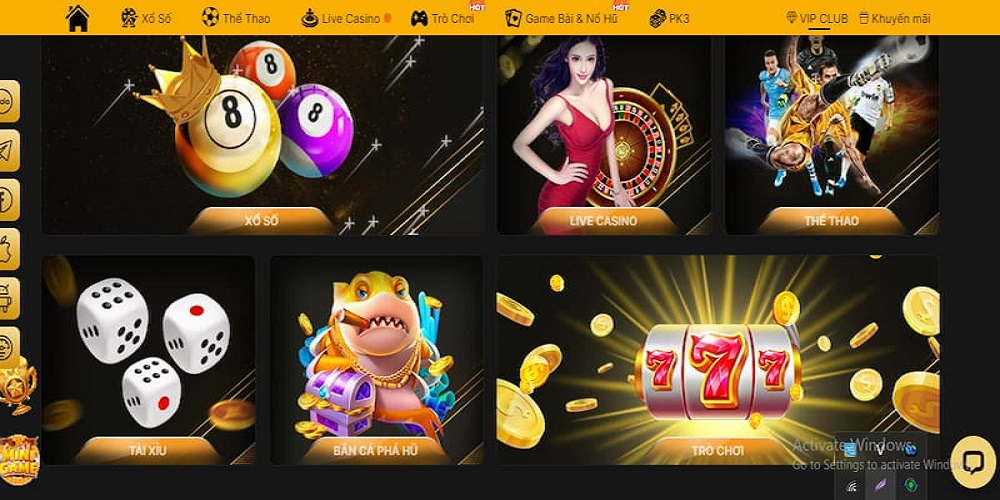
Task: Choose the Live Casino roulette tile
Action: click(x=603, y=135)
